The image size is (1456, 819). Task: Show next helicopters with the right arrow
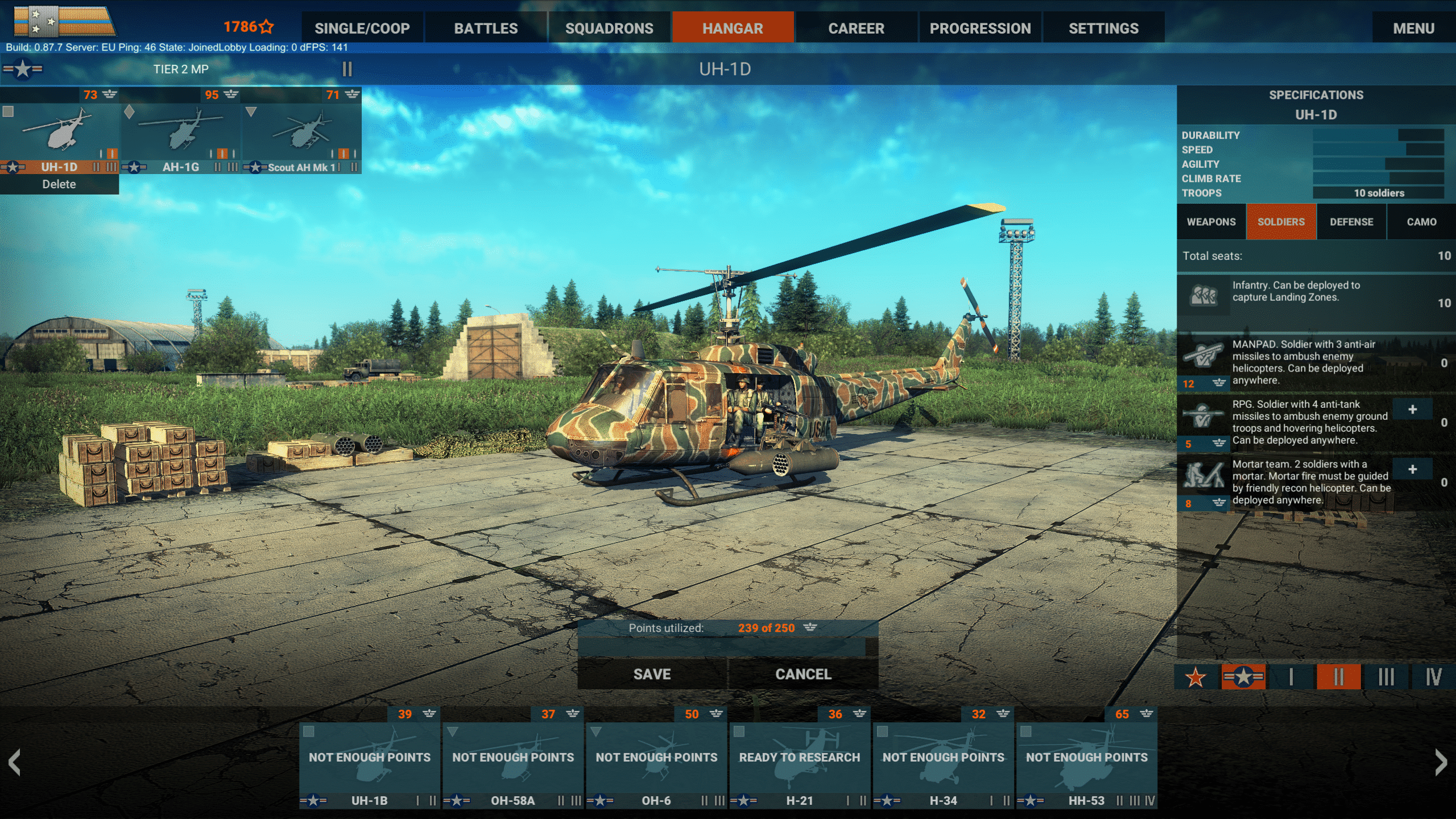1440,762
